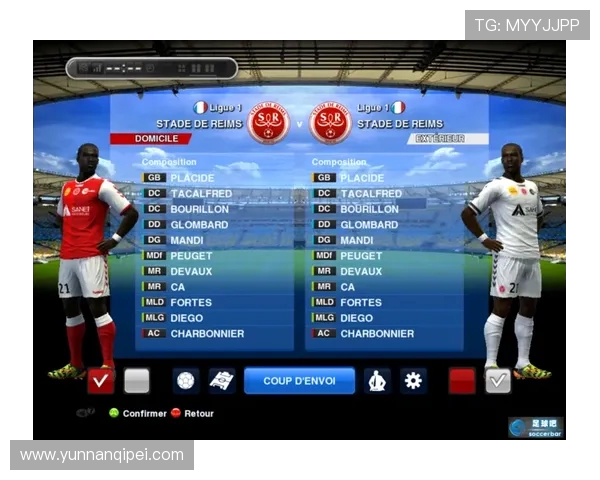Choose Bourillon in the Domicile lineup
600x480 pixels.
tap(200, 209)
